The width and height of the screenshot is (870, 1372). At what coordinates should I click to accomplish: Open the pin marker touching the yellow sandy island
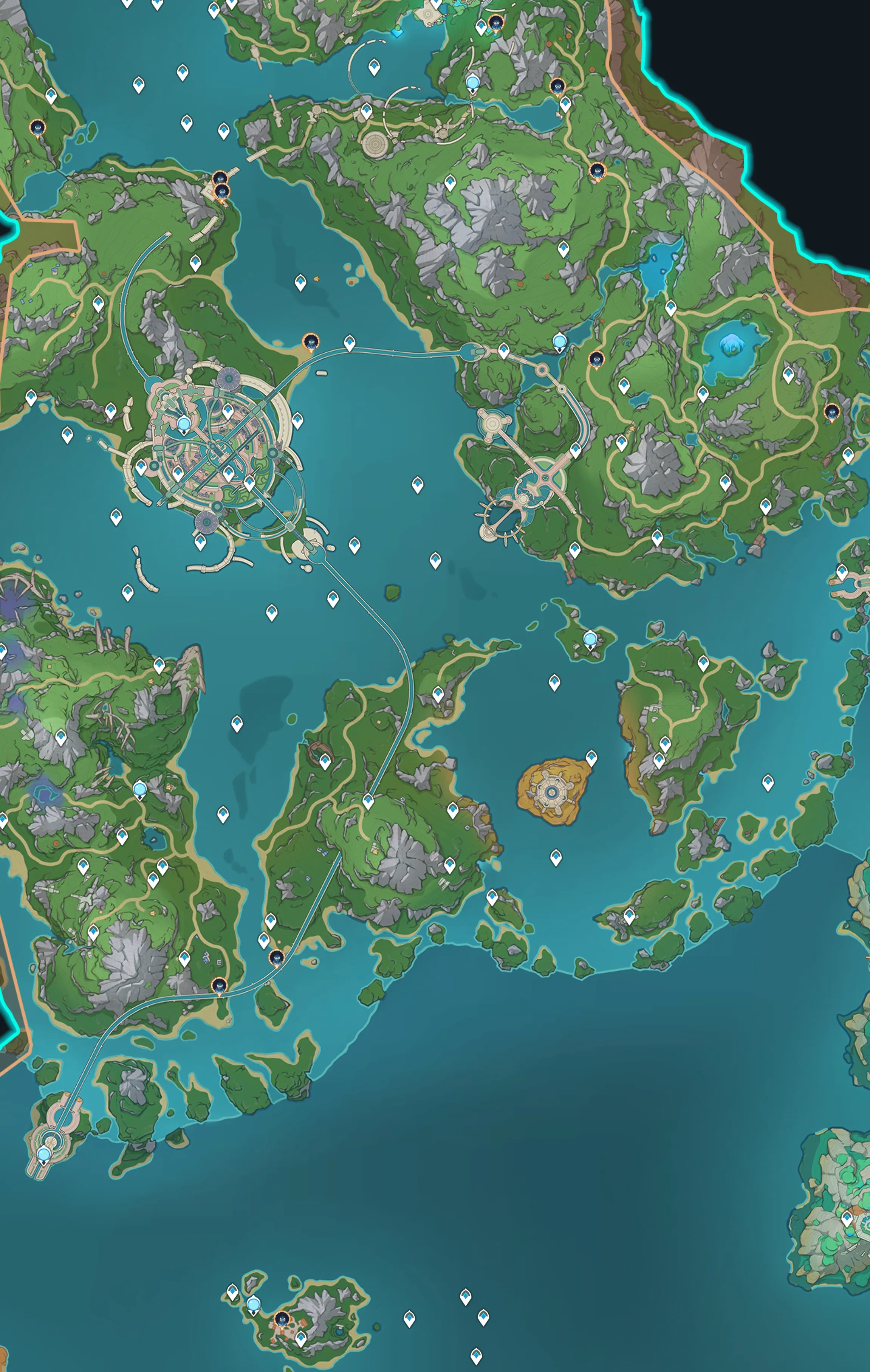coord(591,757)
